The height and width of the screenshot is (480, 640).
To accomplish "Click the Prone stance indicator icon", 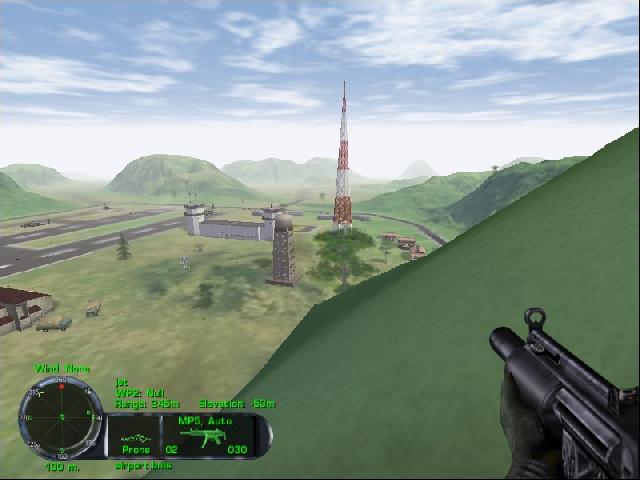I will tap(136, 438).
